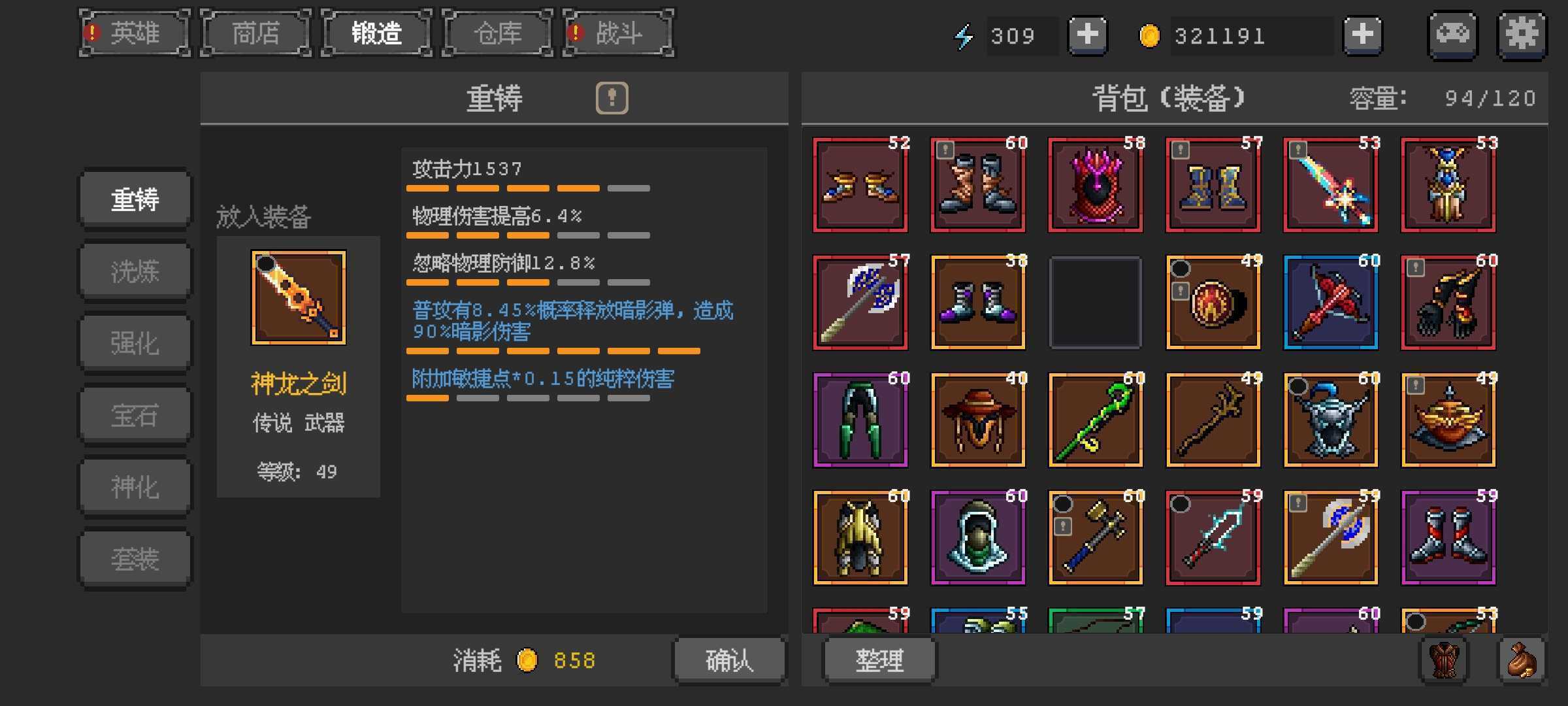
Task: Open the gear settings icon
Action: [1522, 35]
